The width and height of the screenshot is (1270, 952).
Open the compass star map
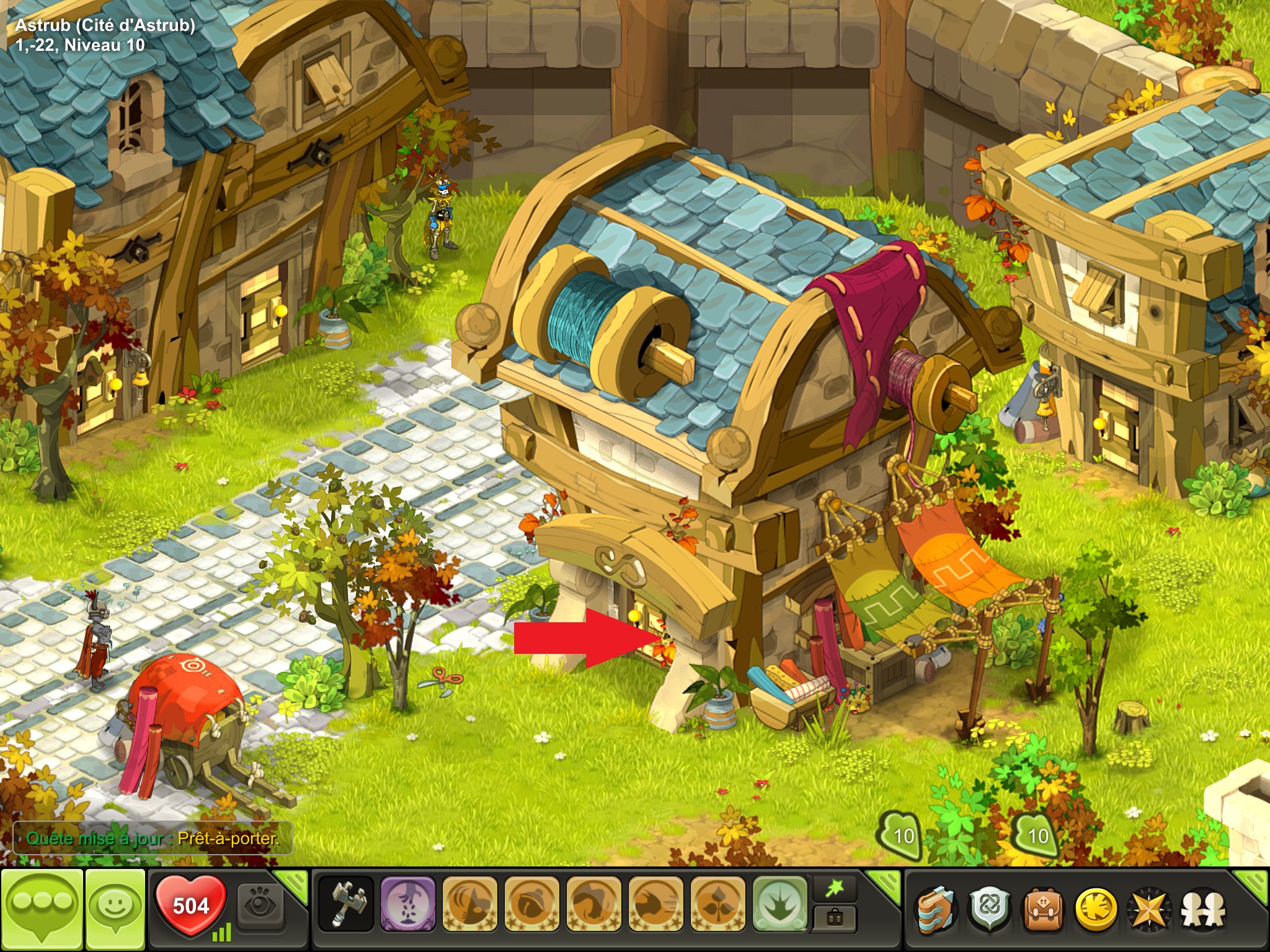(x=1150, y=909)
